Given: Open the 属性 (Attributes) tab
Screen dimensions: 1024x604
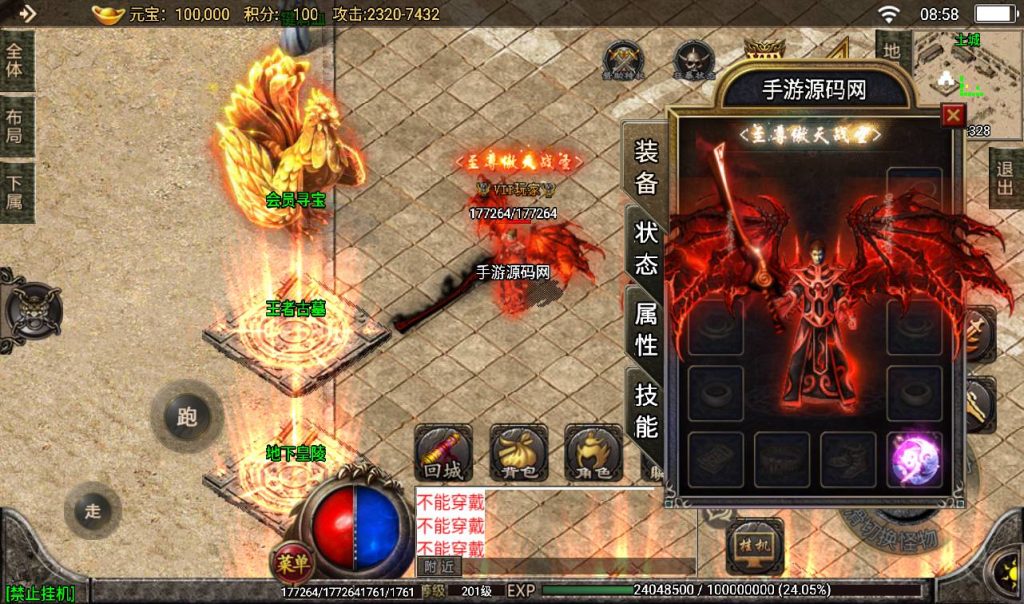Looking at the screenshot, I should coord(646,328).
